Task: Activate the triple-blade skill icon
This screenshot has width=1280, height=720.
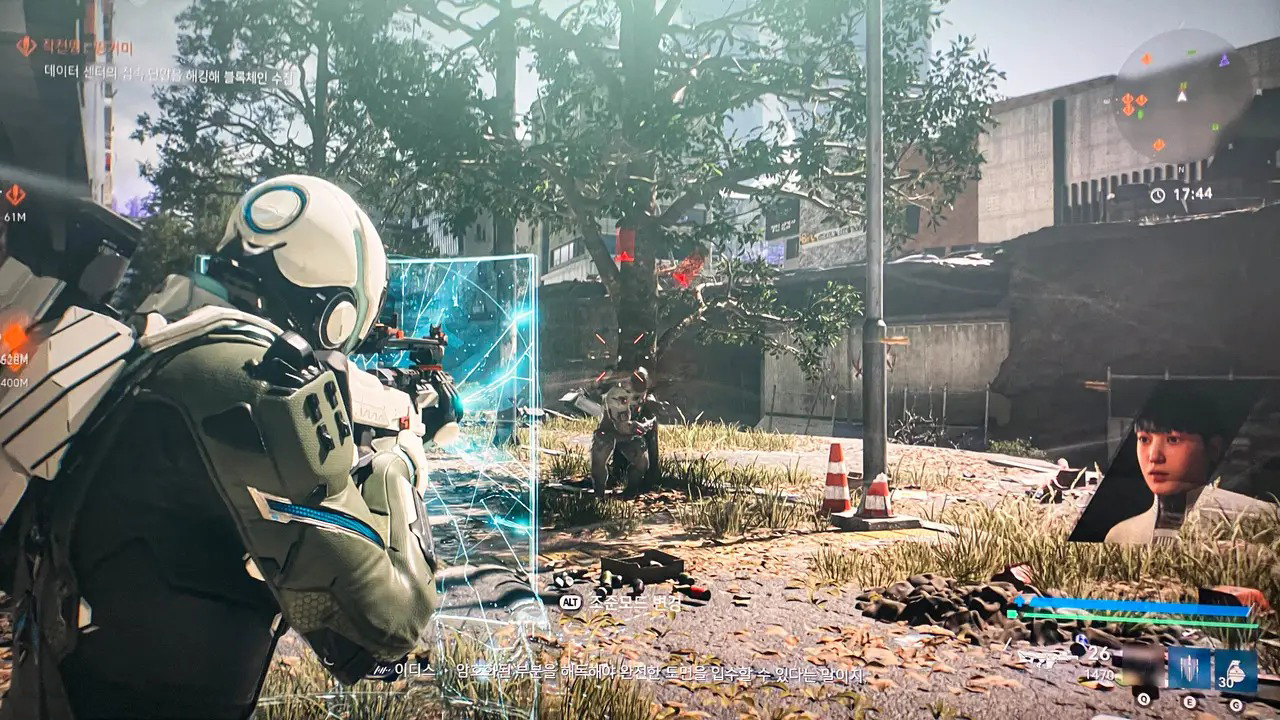Action: click(1190, 667)
